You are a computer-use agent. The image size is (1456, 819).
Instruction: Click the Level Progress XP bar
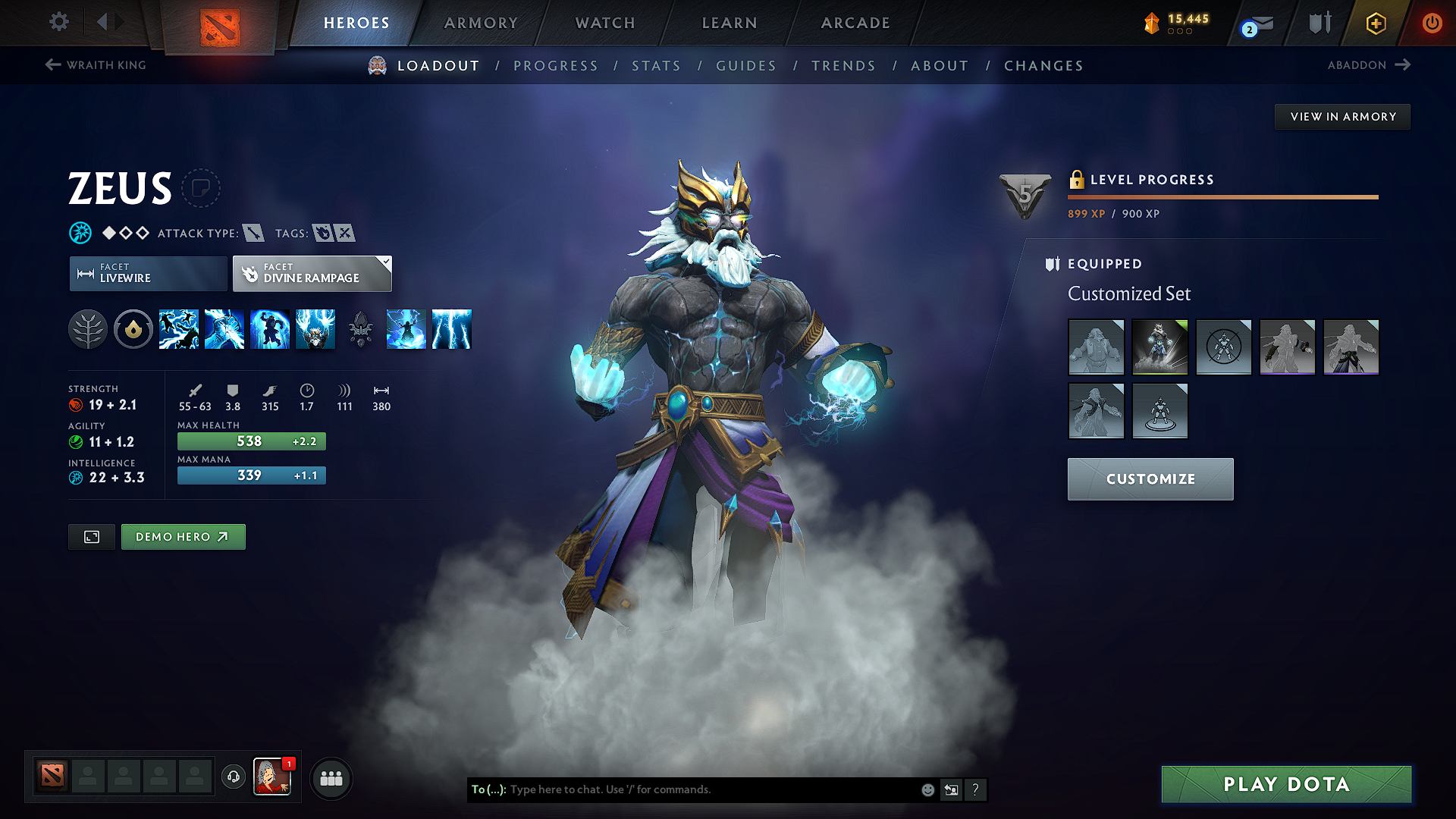pyautogui.click(x=1222, y=198)
